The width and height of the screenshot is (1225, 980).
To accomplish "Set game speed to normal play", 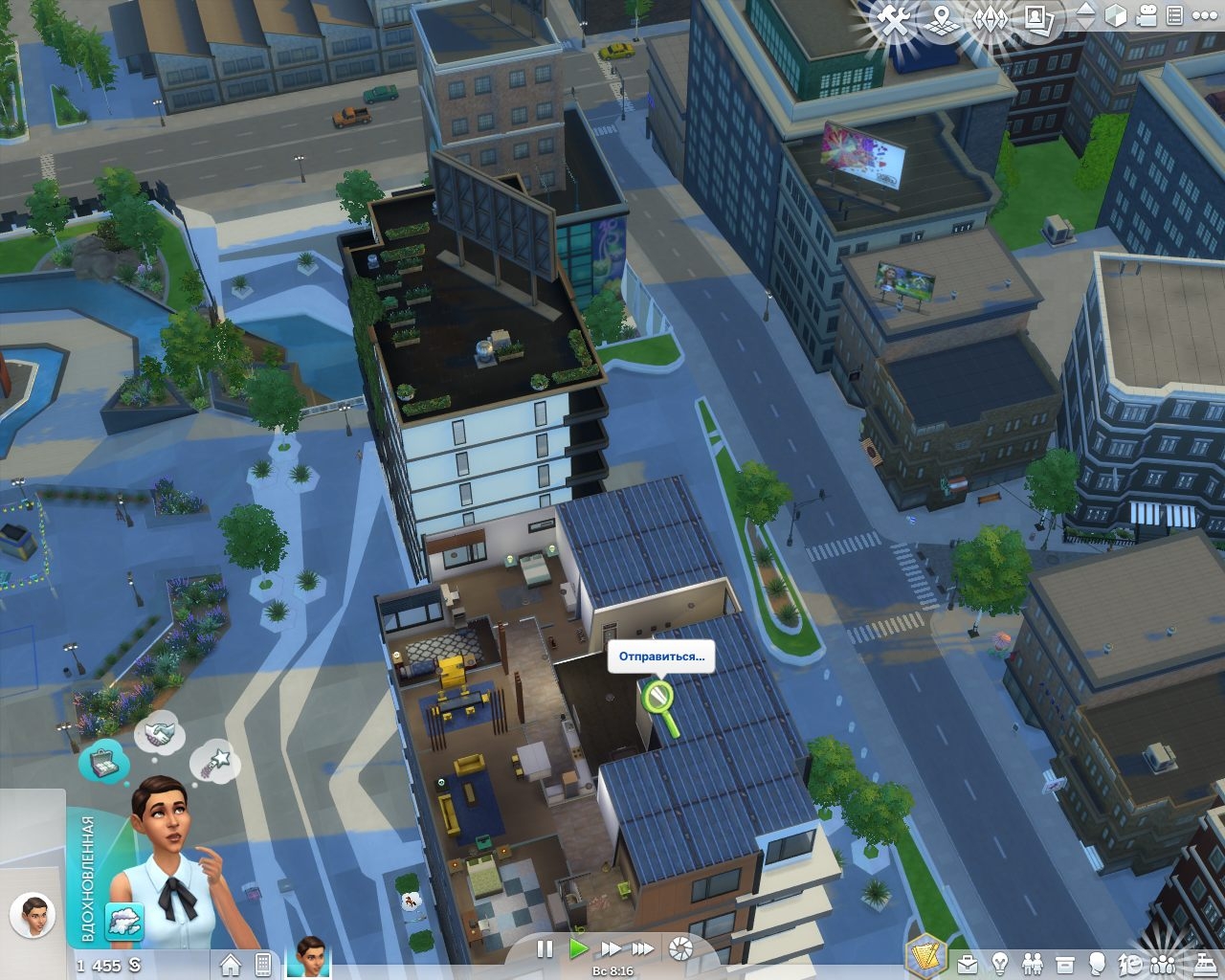I will click(577, 948).
